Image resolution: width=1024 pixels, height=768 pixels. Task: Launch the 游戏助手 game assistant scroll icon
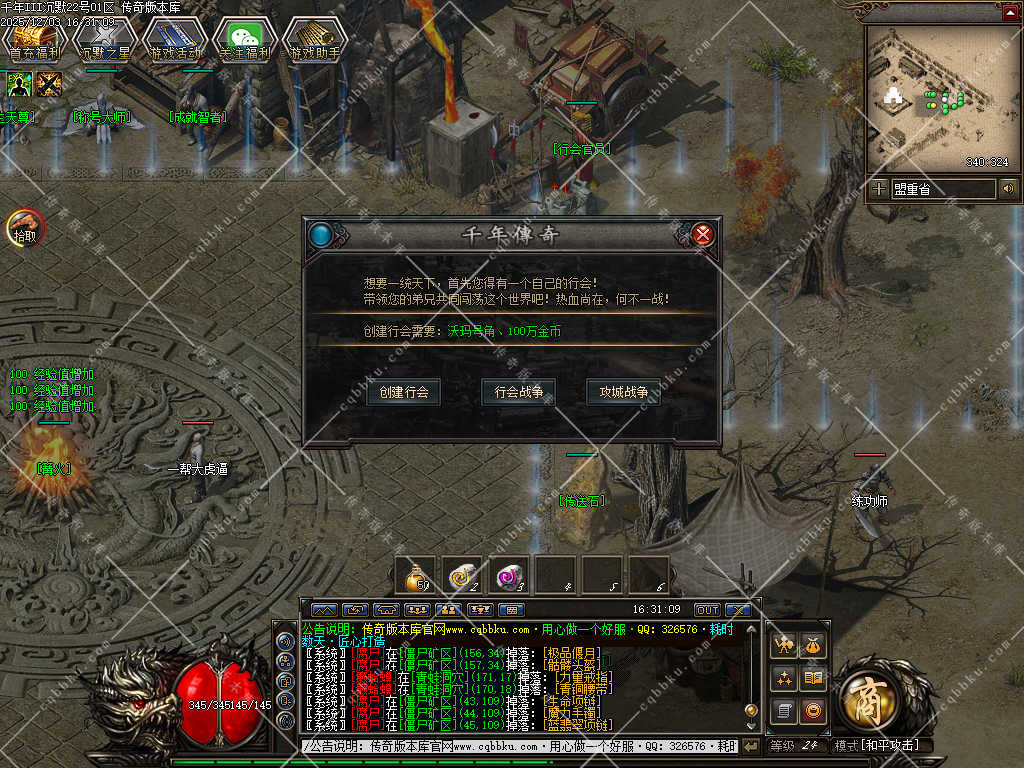[x=315, y=40]
